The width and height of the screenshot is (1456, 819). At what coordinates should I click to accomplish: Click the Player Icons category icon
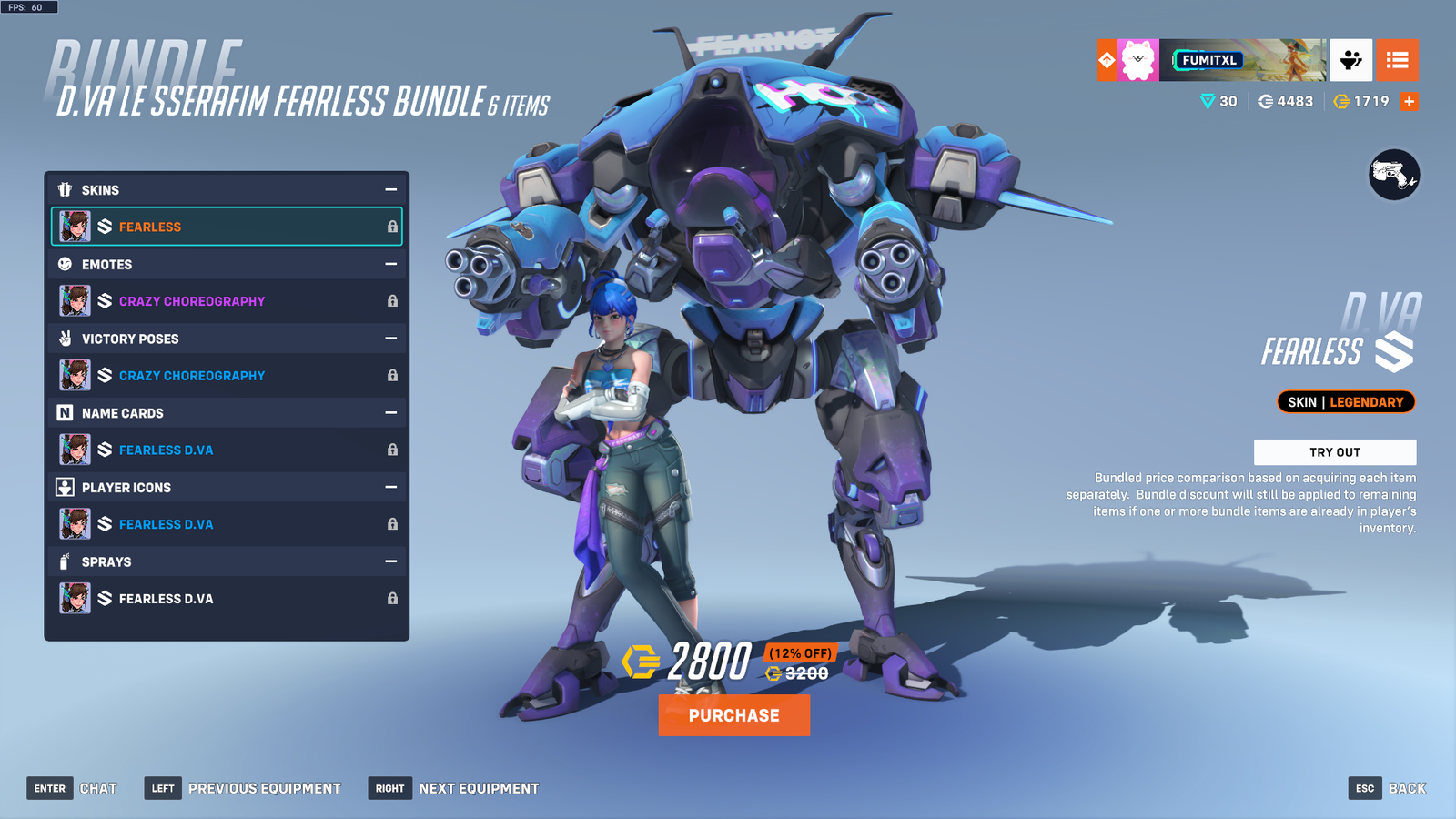tap(64, 488)
